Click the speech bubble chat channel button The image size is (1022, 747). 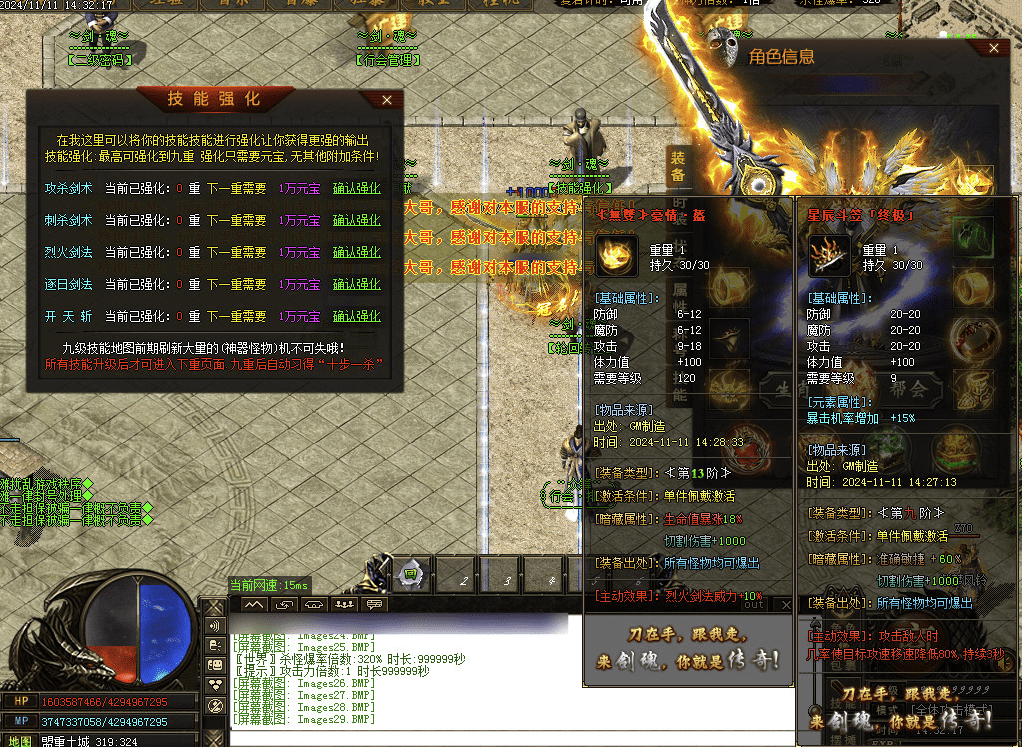tap(374, 604)
